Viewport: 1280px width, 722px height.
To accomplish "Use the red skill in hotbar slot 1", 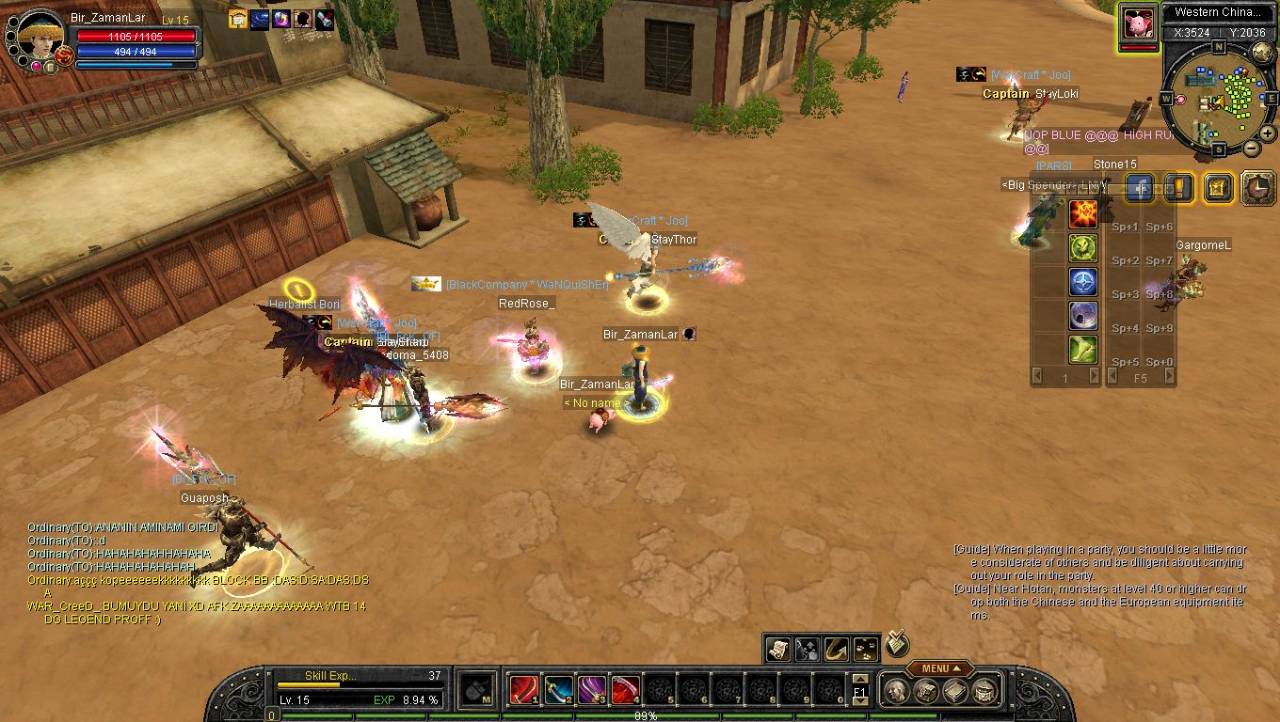I will tap(524, 690).
